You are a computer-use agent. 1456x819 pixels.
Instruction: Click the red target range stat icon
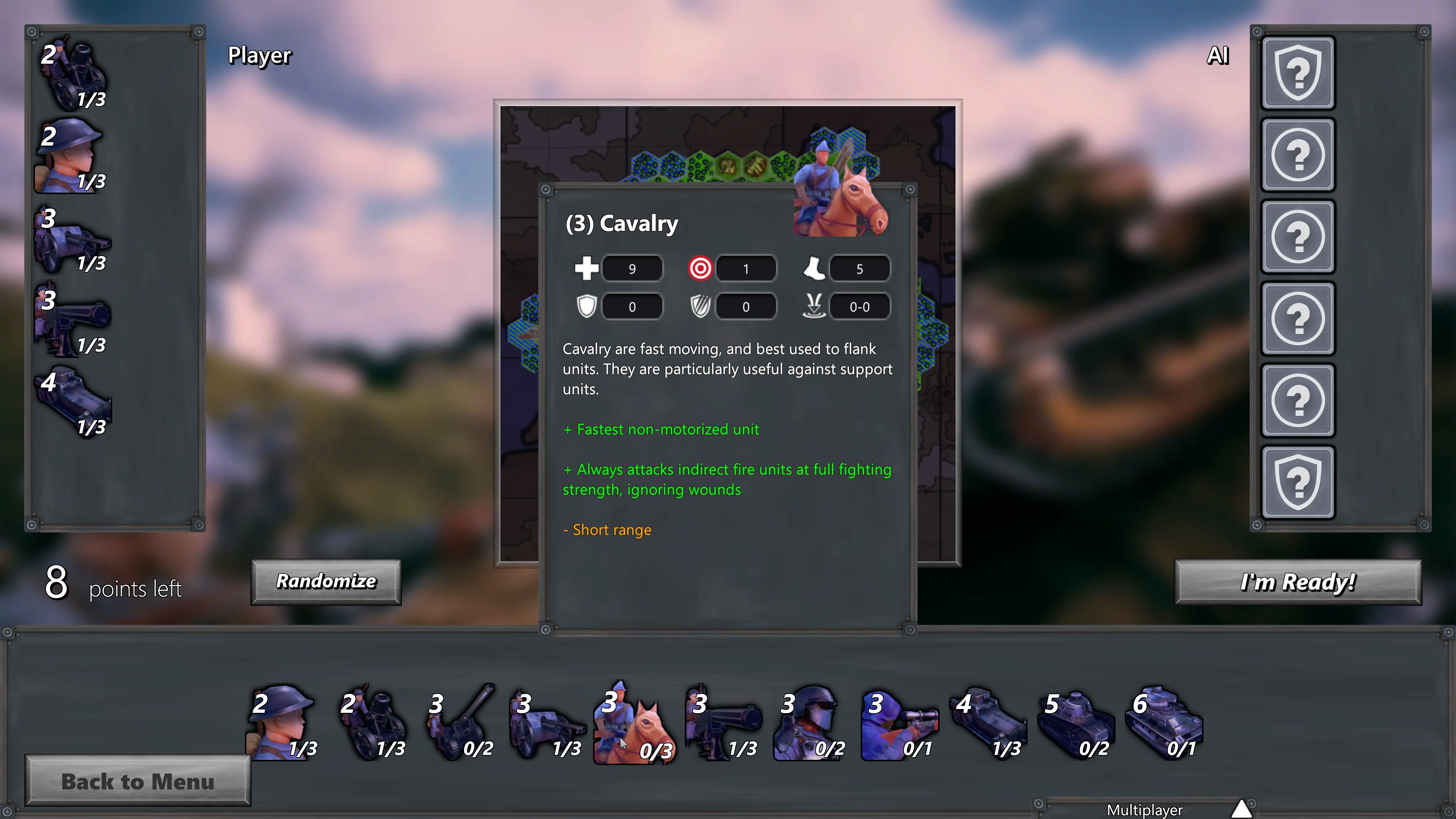coord(700,268)
